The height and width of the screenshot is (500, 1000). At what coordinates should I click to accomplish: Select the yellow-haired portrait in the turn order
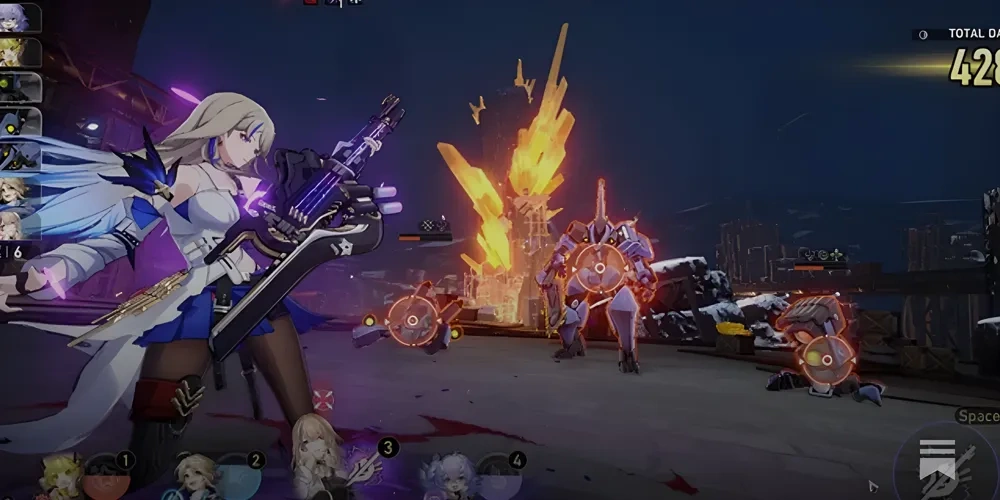click(18, 52)
